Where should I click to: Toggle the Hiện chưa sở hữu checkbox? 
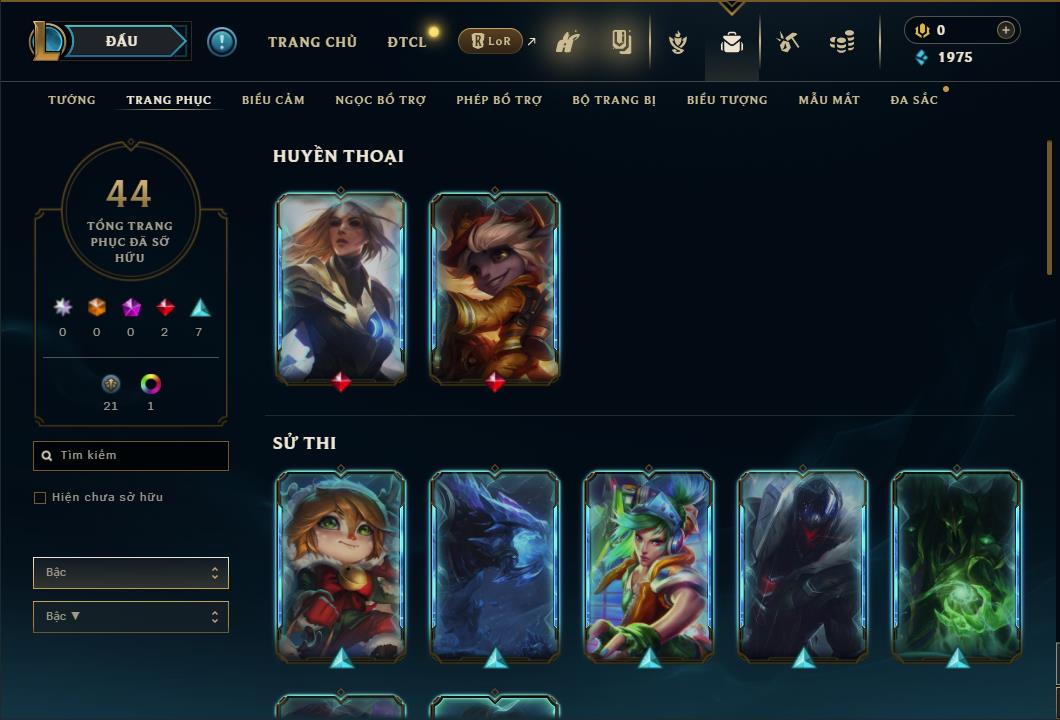40,498
